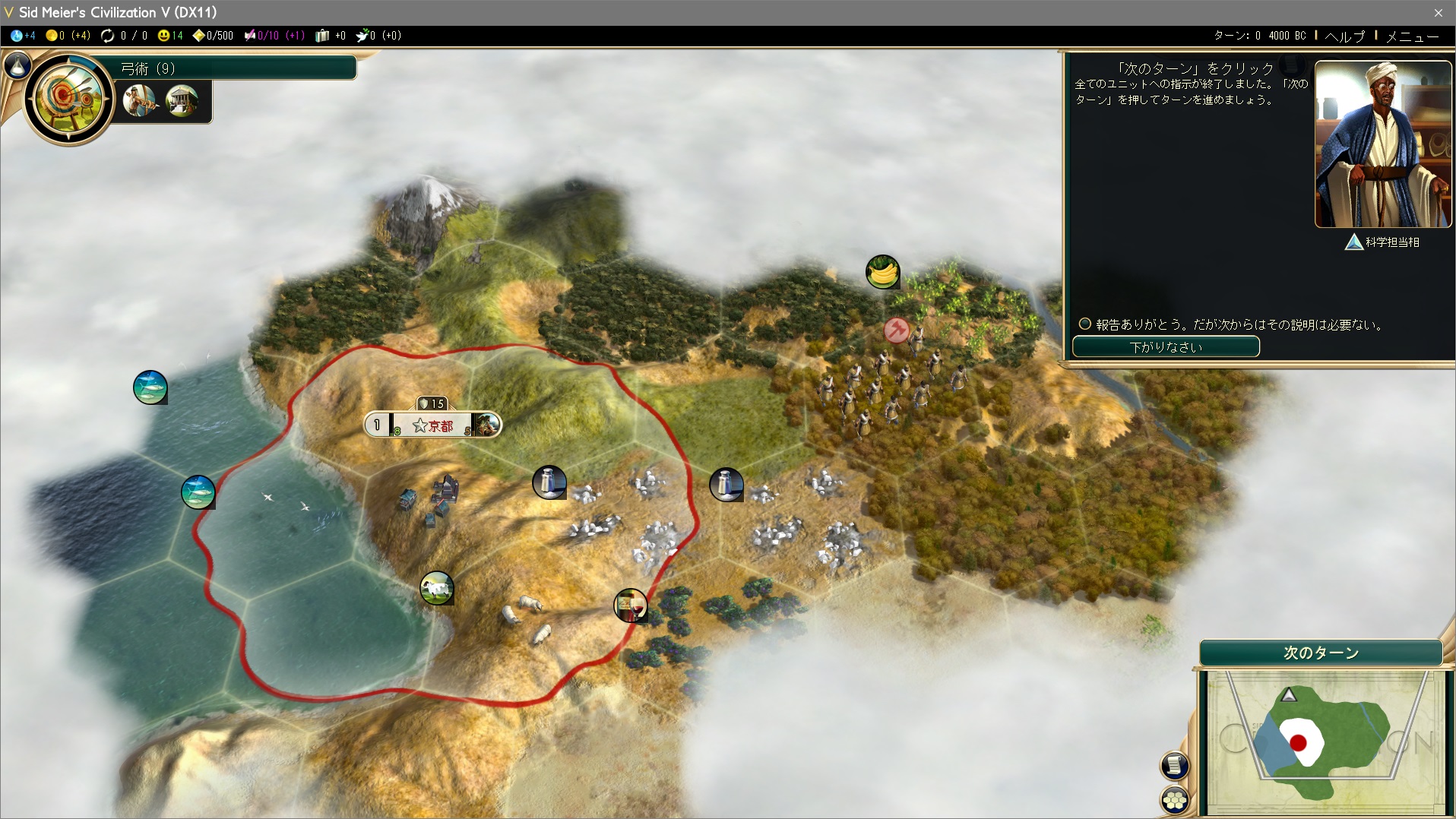
Task: Close the Civilization V window
Action: tap(1438, 12)
